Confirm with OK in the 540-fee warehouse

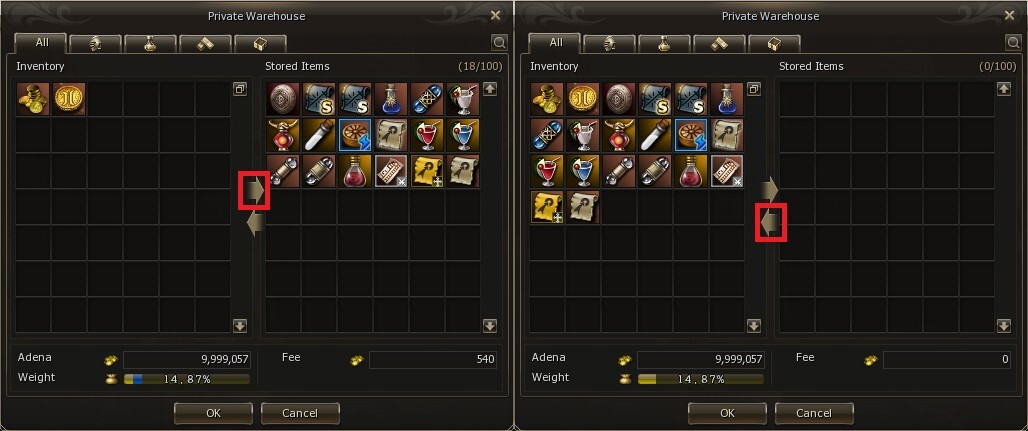(212, 413)
